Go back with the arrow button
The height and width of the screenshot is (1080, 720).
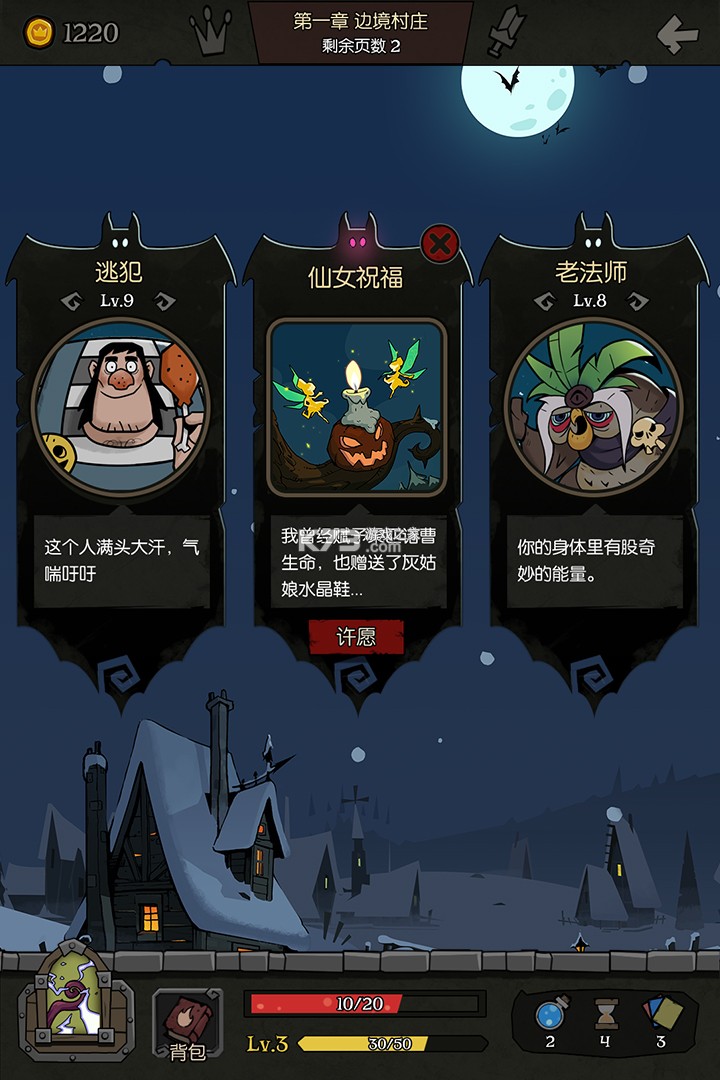(x=677, y=35)
